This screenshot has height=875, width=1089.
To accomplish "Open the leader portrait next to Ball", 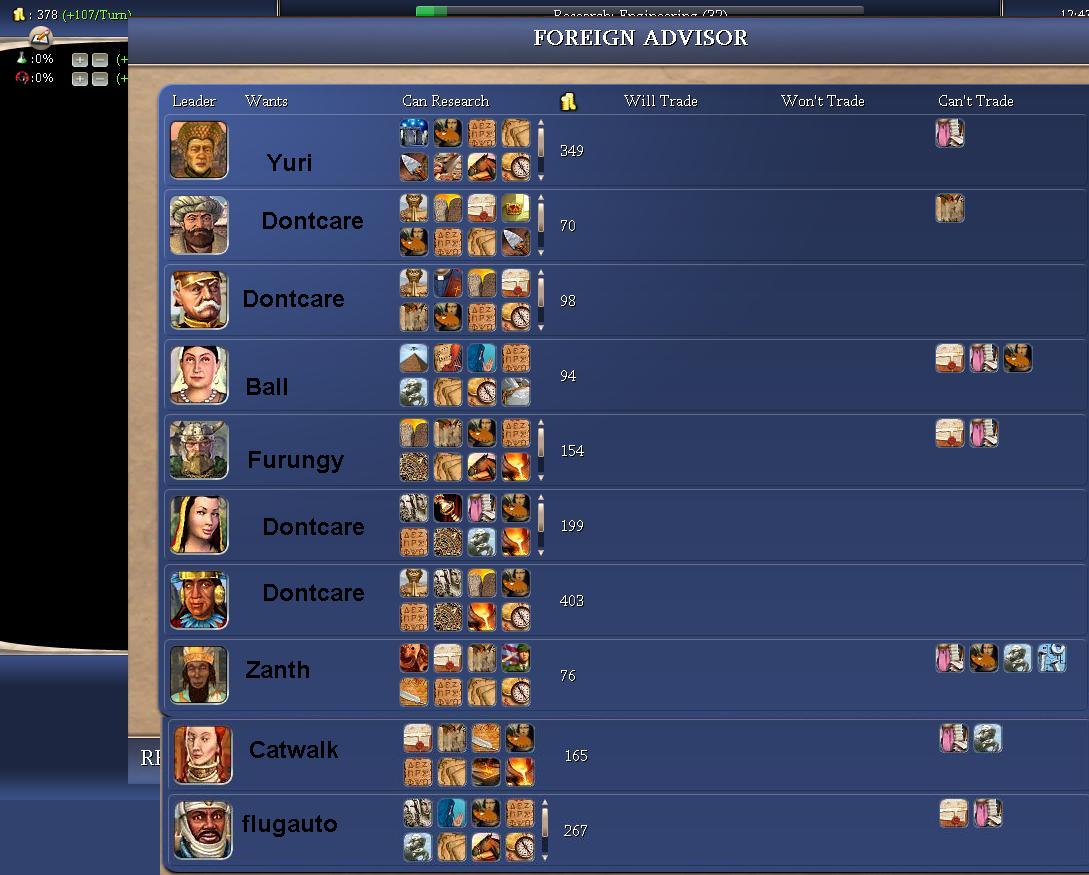I will [199, 375].
